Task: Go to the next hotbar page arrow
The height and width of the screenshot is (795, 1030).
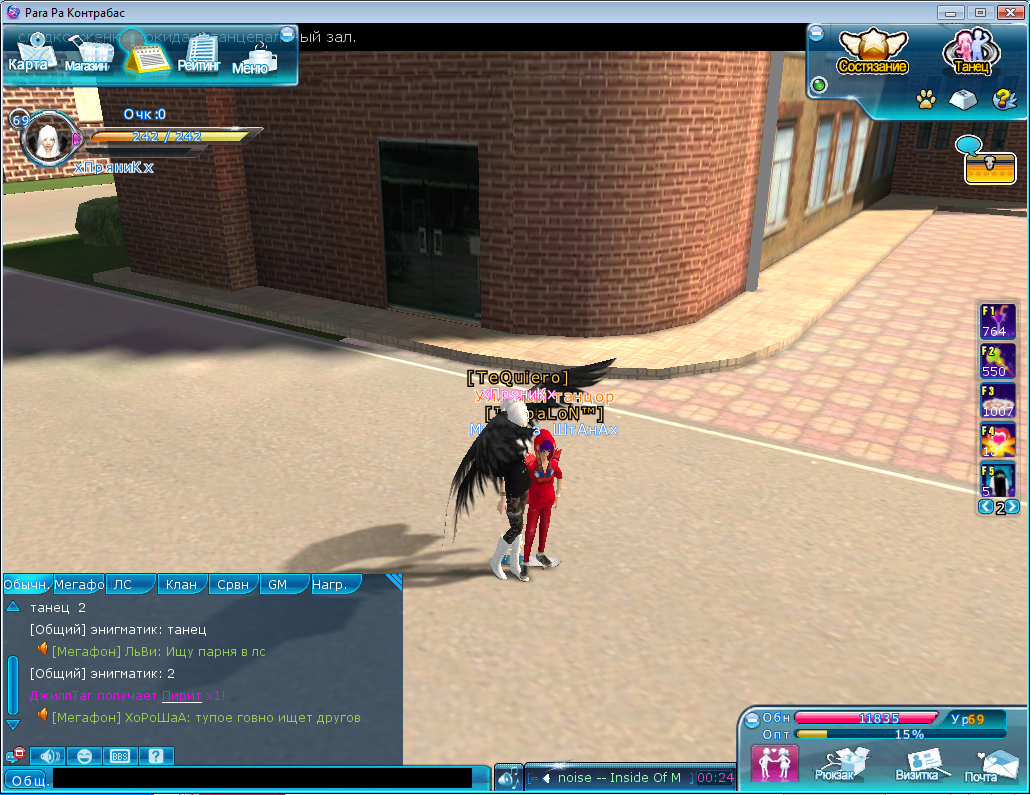Action: tap(1013, 507)
